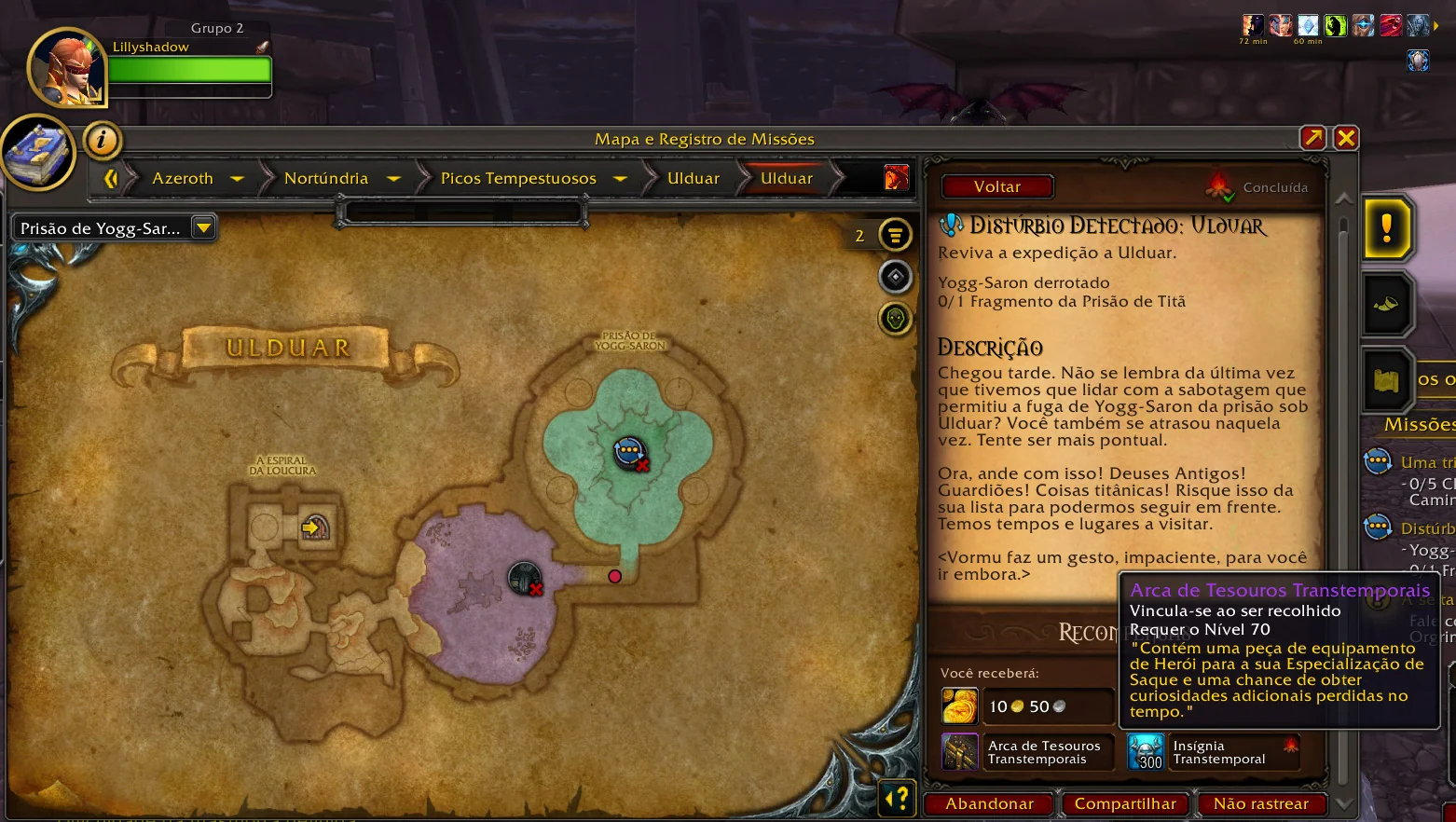This screenshot has width=1456, height=822.
Task: Open the yellow exclamation quest tab
Action: click(1386, 227)
